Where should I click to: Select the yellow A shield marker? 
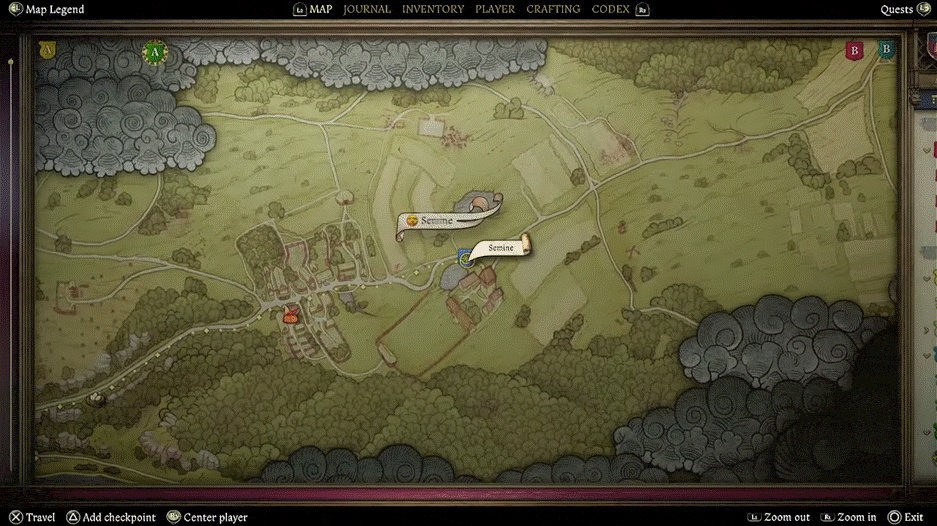point(46,49)
